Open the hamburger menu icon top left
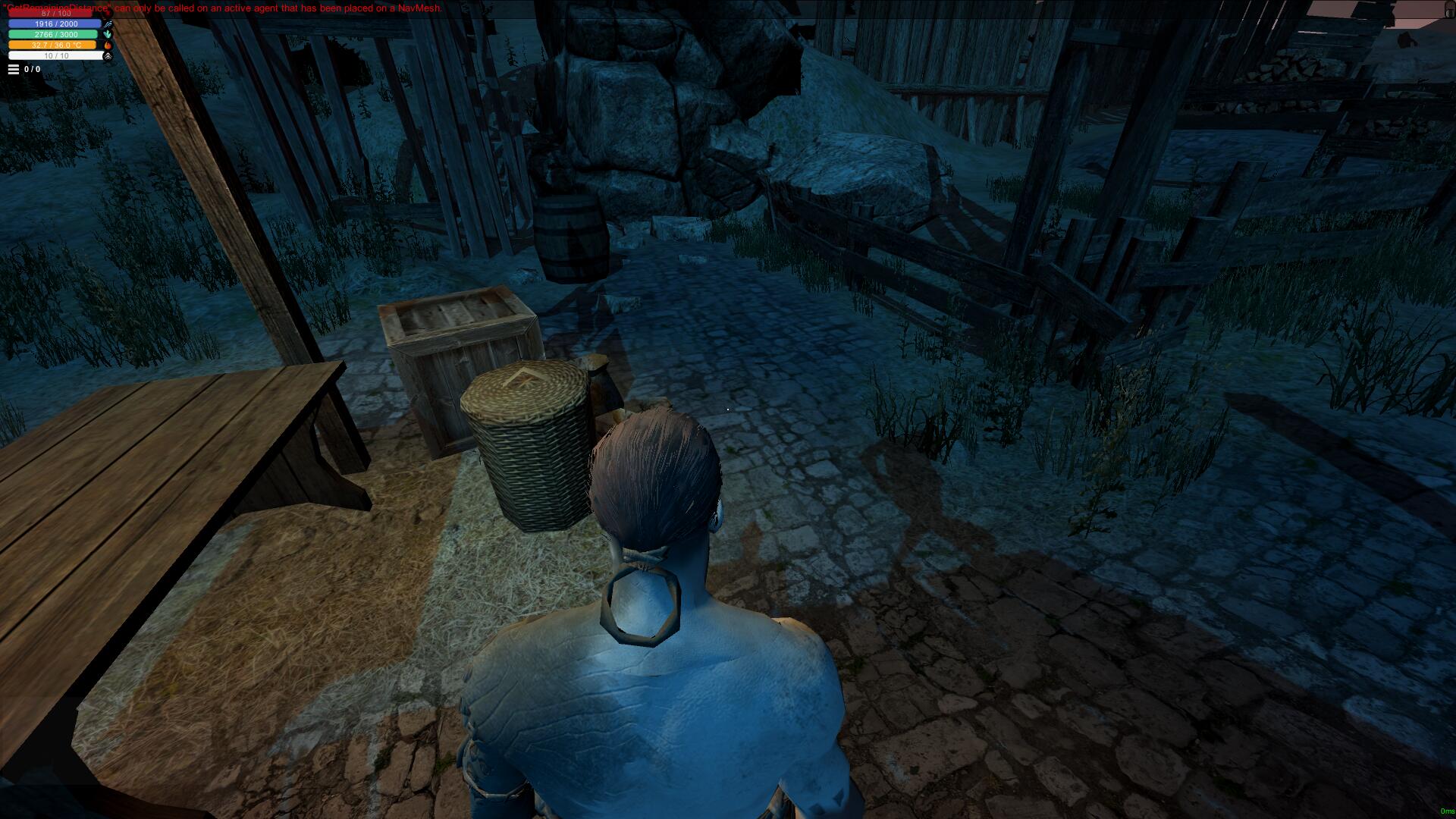This screenshot has width=1456, height=819. pyautogui.click(x=14, y=68)
